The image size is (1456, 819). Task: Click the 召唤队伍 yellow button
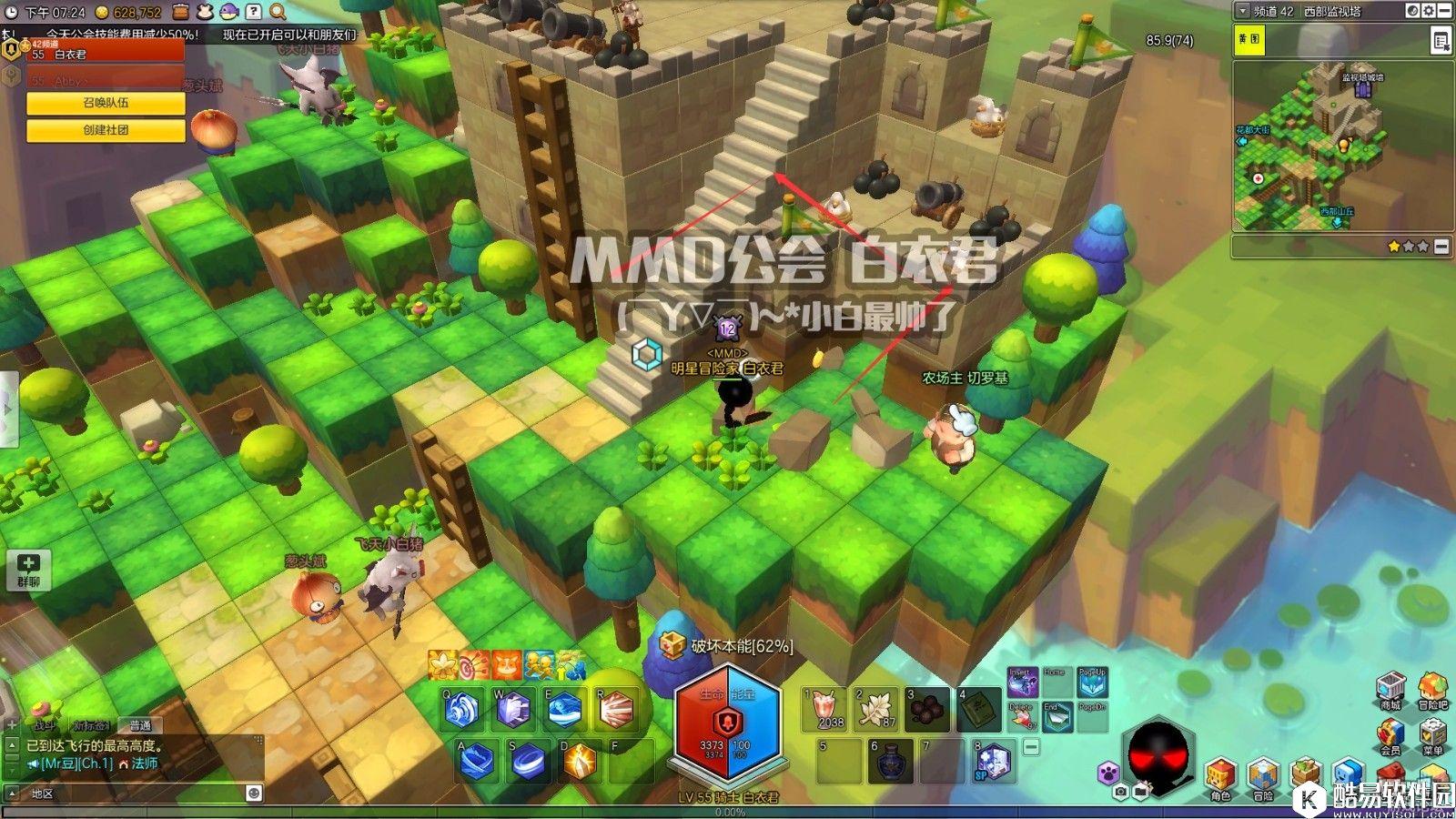(106, 104)
